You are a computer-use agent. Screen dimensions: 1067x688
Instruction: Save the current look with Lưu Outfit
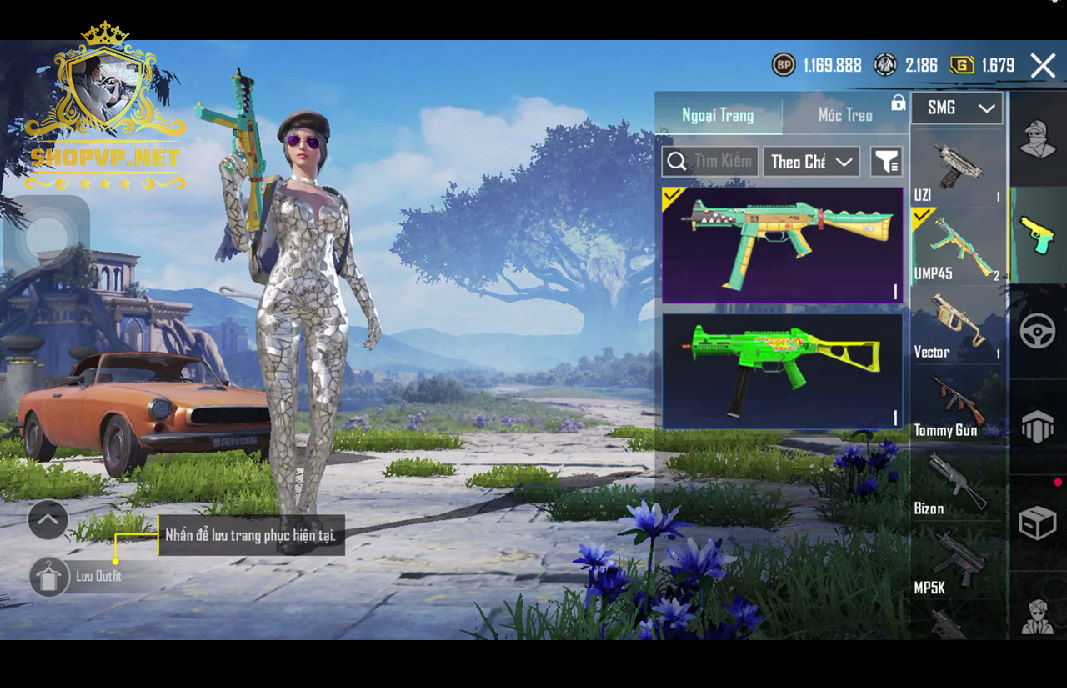pos(50,577)
